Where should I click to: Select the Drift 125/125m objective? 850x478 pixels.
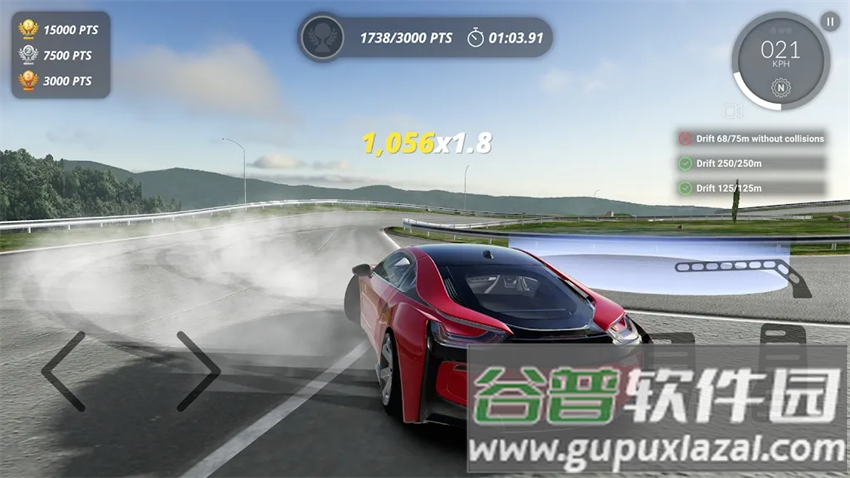[x=751, y=187]
